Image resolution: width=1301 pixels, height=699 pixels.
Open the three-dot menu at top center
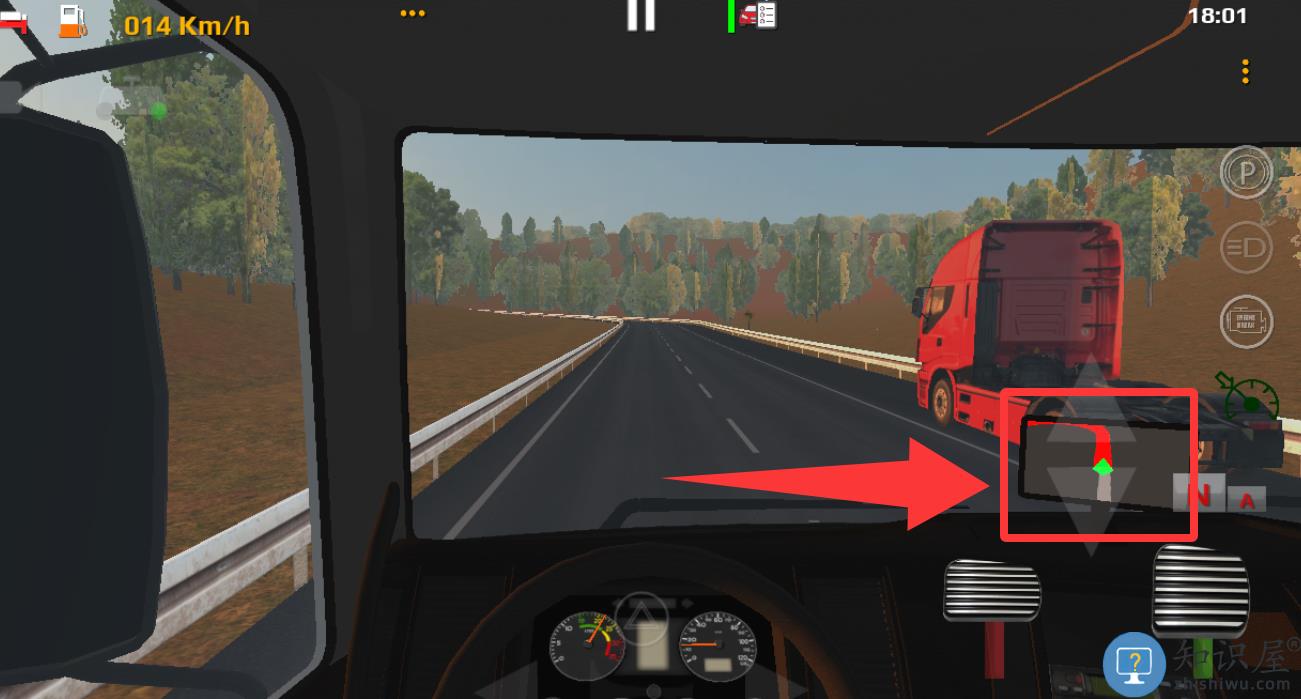pos(412,14)
